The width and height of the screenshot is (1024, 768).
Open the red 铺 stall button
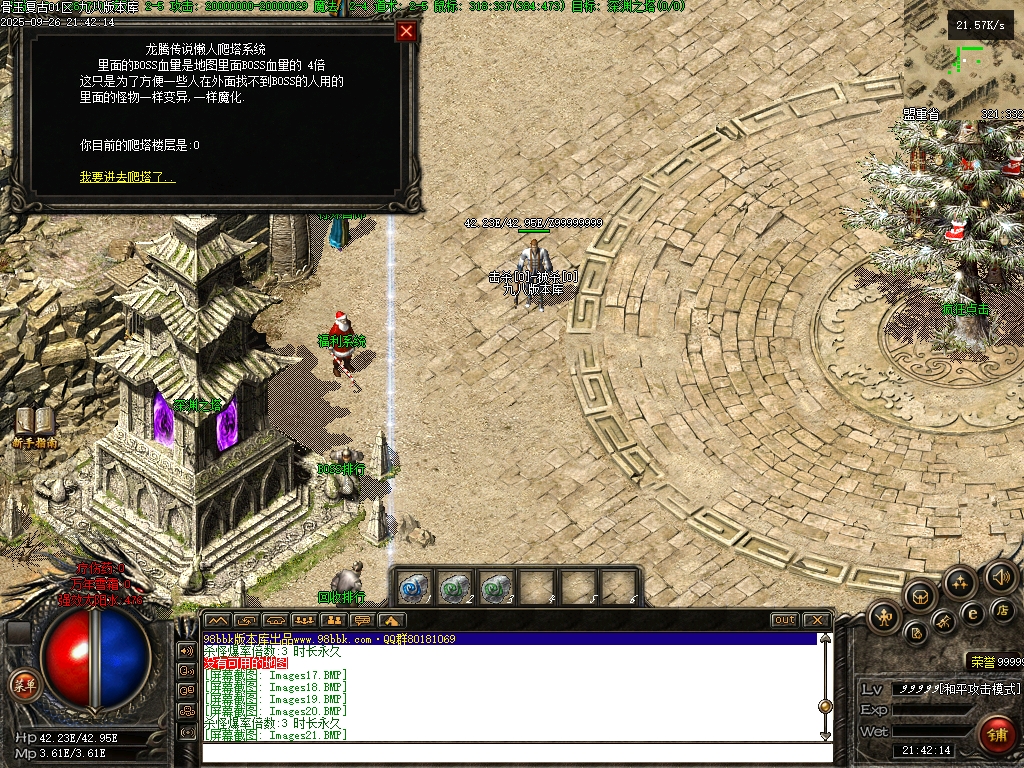click(996, 733)
